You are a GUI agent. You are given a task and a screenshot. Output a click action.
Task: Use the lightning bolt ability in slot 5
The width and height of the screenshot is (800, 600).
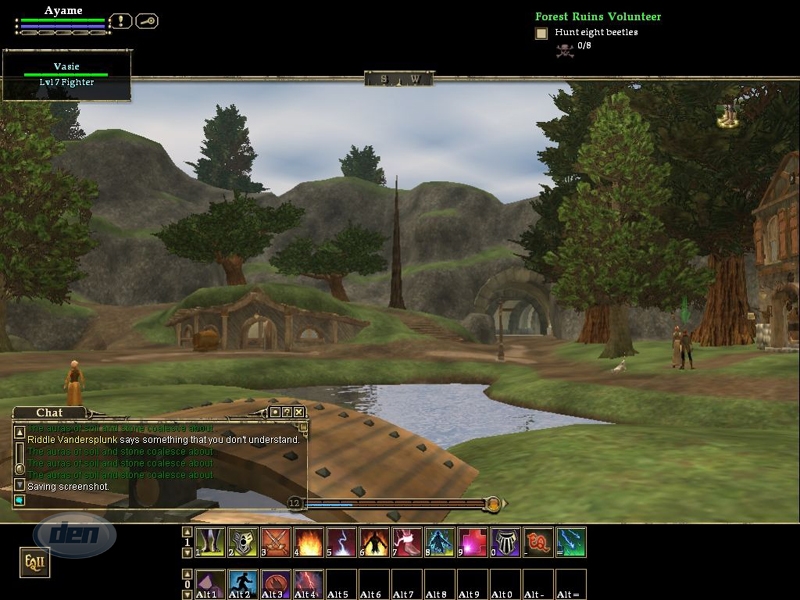tap(341, 542)
